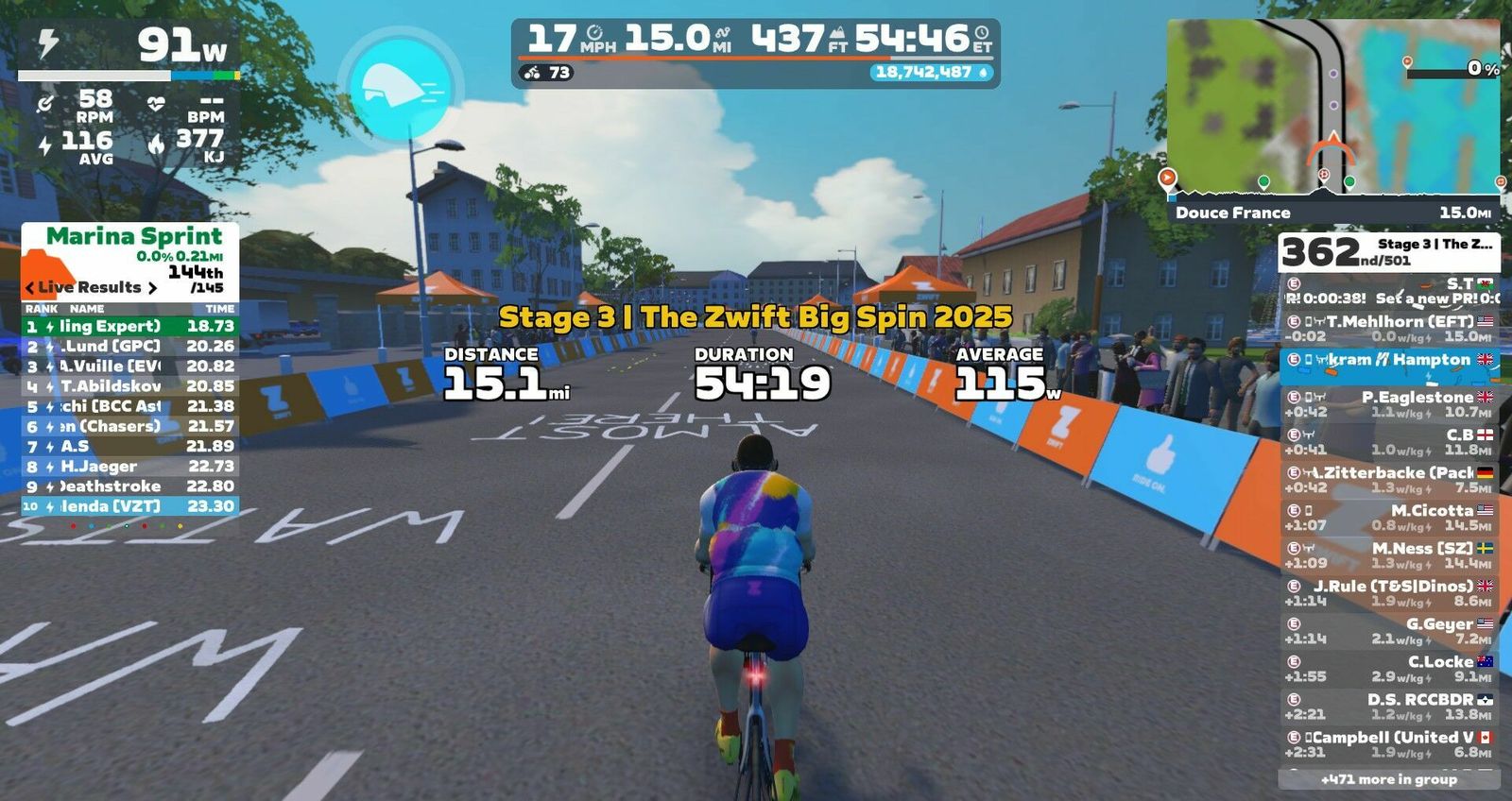Open the Douce France minimap
This screenshot has width=1512, height=801.
click(x=1332, y=106)
